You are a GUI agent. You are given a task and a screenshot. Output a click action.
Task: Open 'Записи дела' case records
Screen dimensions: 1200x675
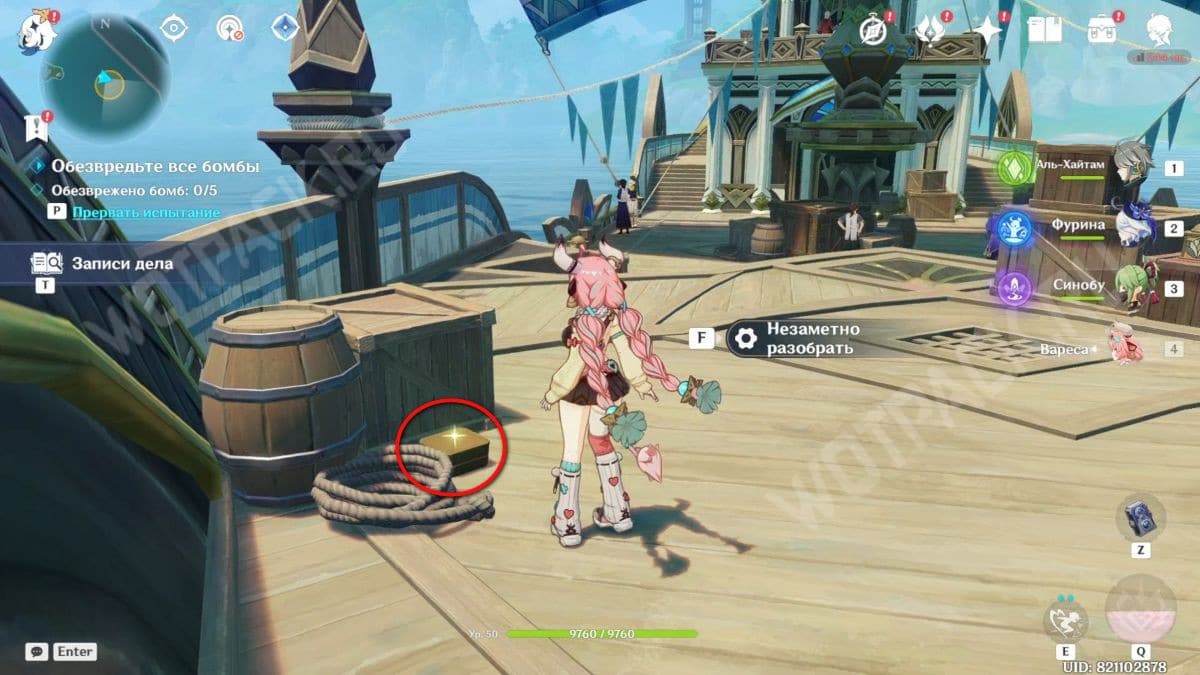pyautogui.click(x=121, y=264)
